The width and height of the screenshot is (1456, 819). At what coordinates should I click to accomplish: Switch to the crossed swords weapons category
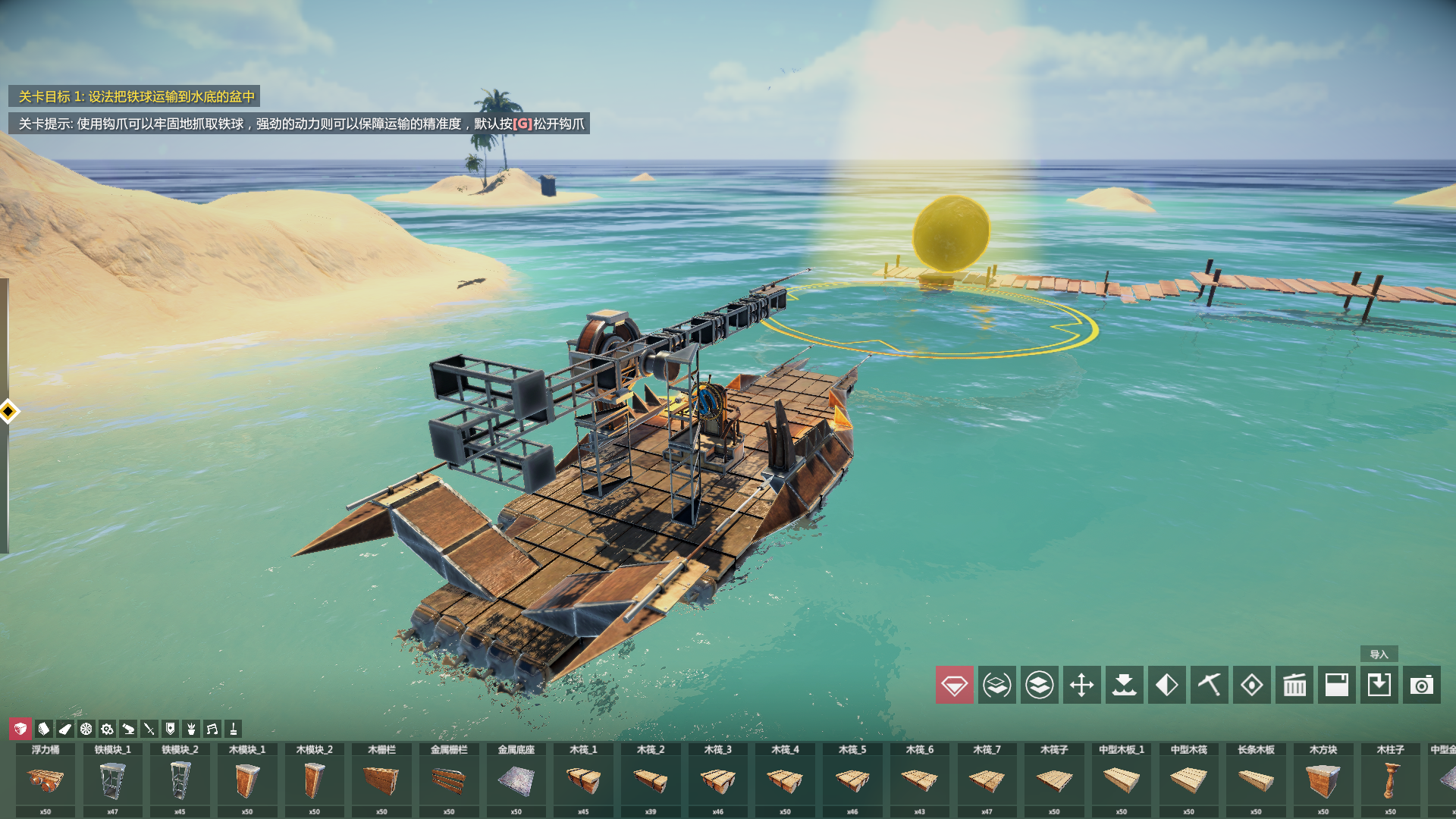point(149,729)
